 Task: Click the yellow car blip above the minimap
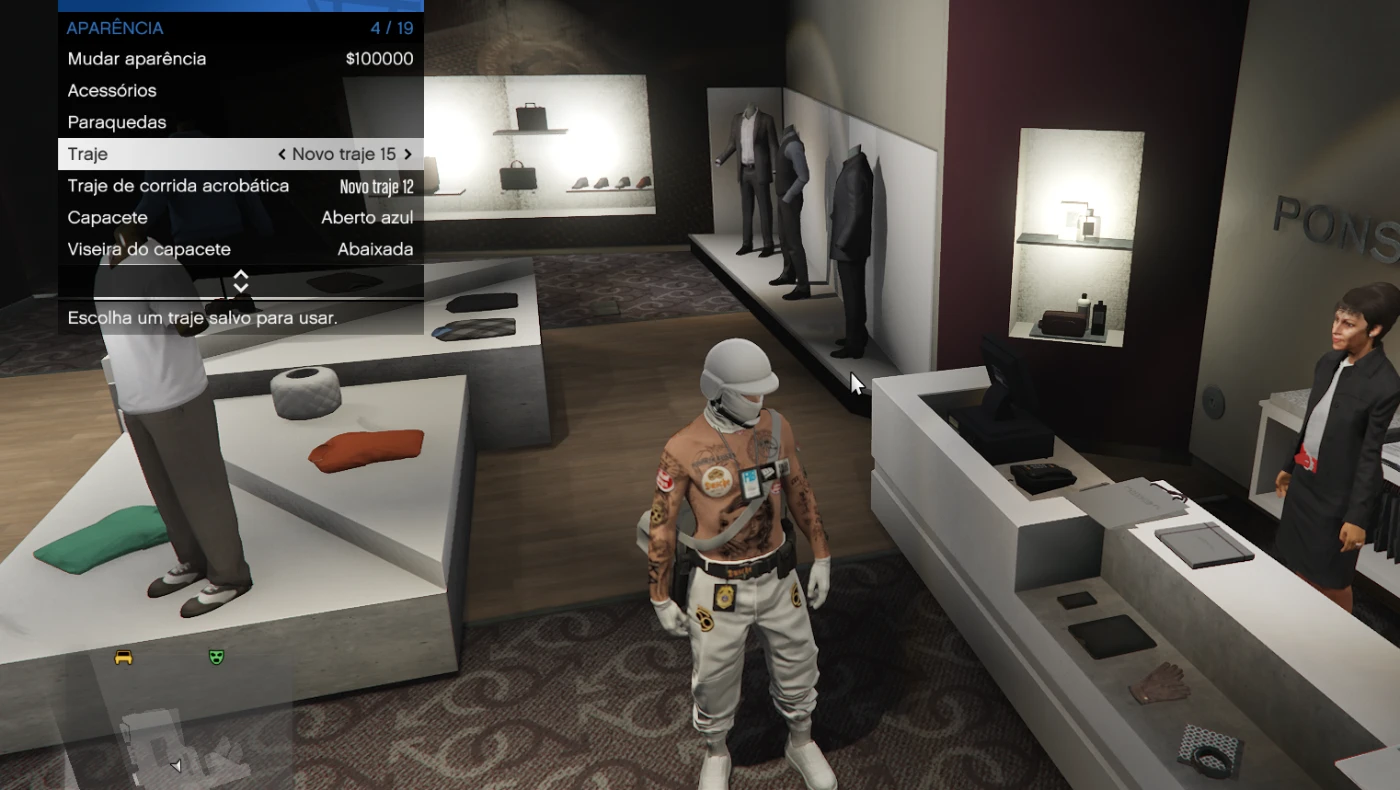tap(124, 658)
